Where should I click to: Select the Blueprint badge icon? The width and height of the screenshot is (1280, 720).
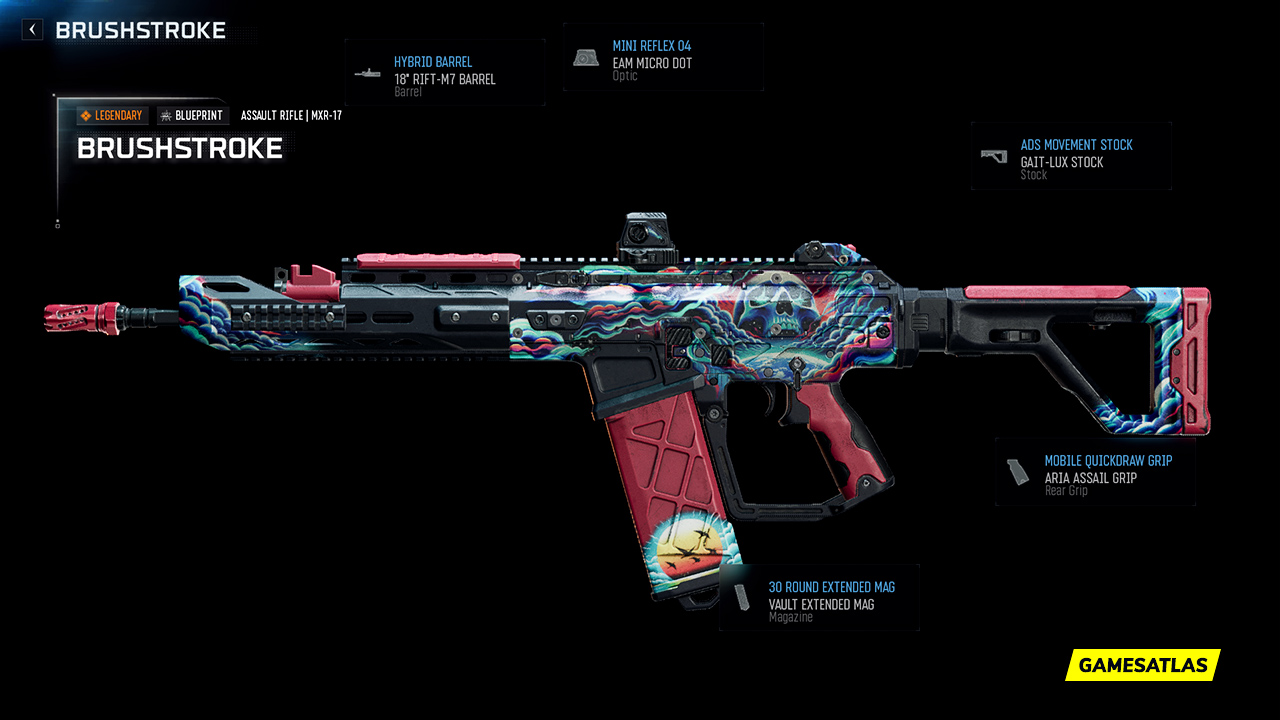click(166, 115)
